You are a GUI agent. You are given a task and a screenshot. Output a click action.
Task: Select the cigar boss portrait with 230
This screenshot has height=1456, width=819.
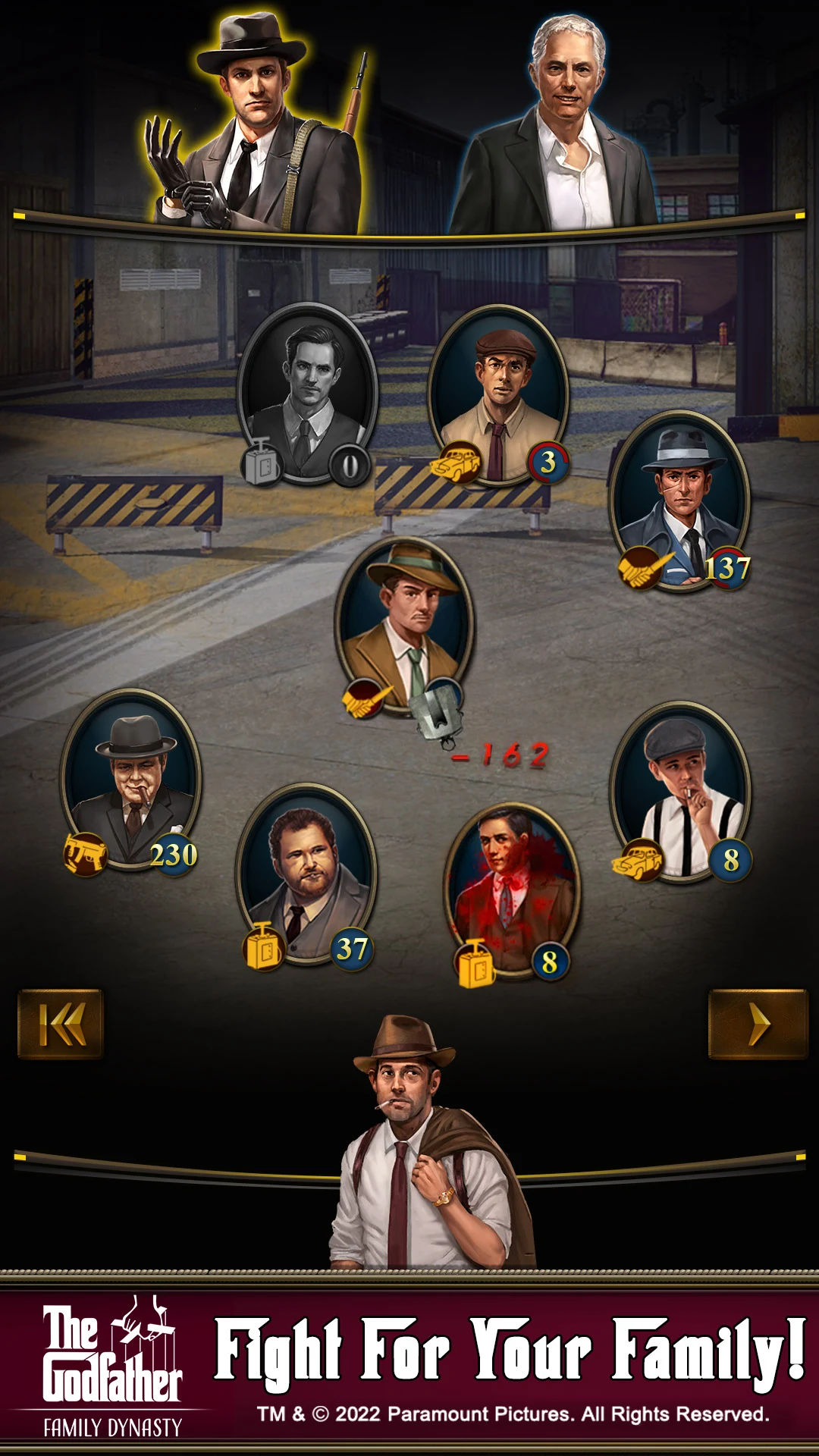[x=132, y=781]
